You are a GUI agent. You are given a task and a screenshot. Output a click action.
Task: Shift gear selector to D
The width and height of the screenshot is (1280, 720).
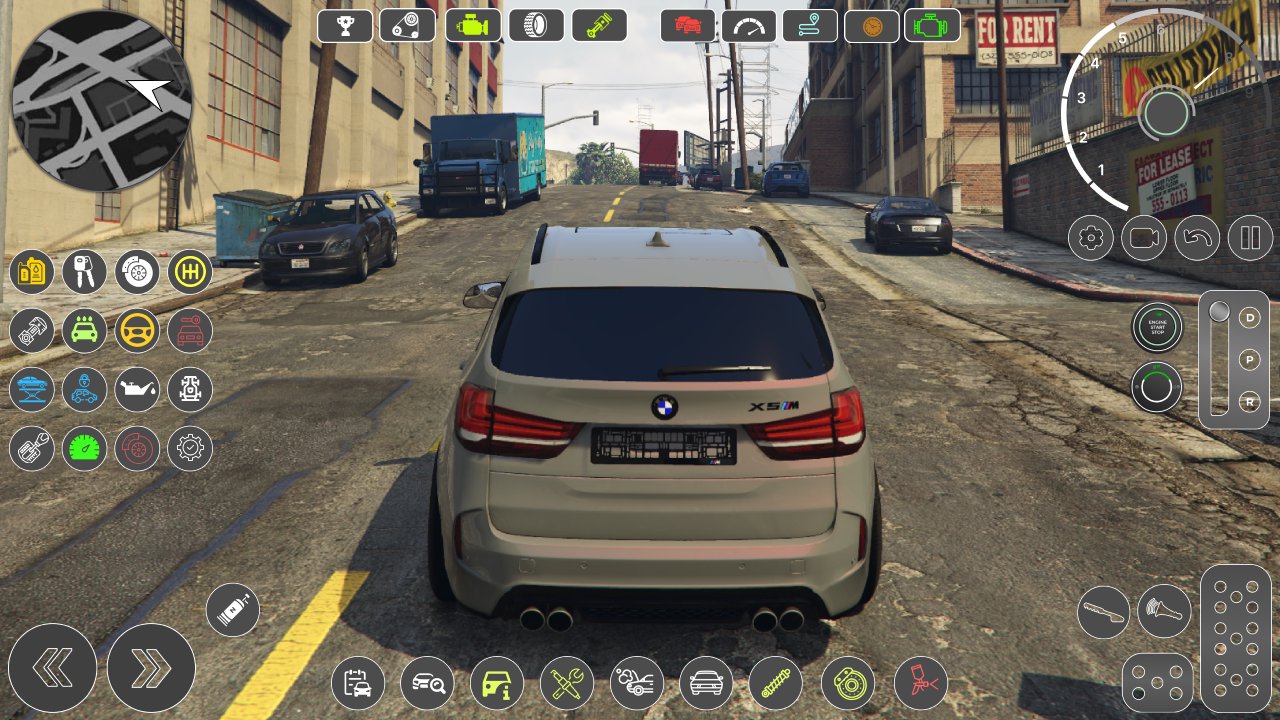click(x=1250, y=318)
